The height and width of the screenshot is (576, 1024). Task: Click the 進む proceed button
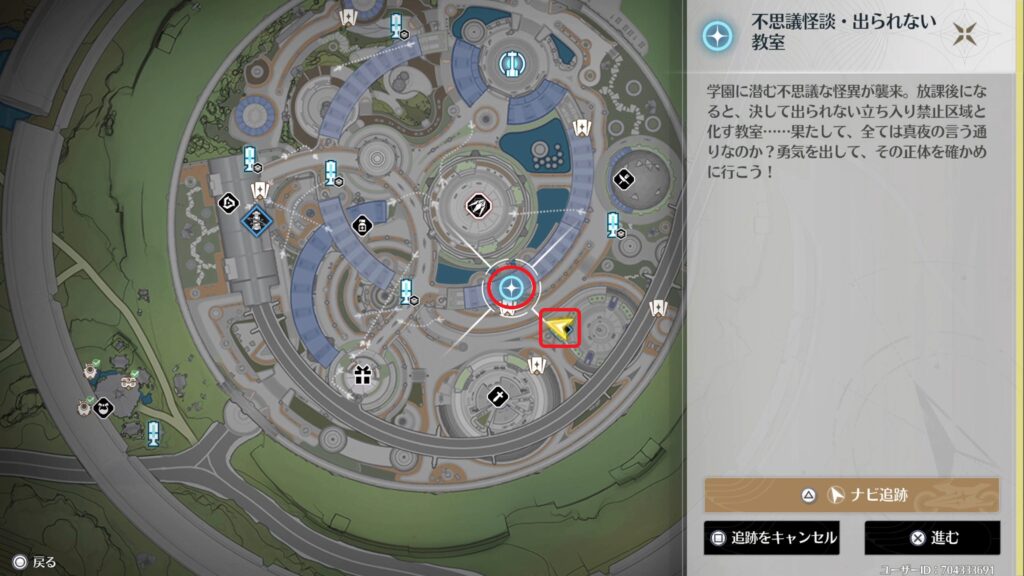point(932,538)
